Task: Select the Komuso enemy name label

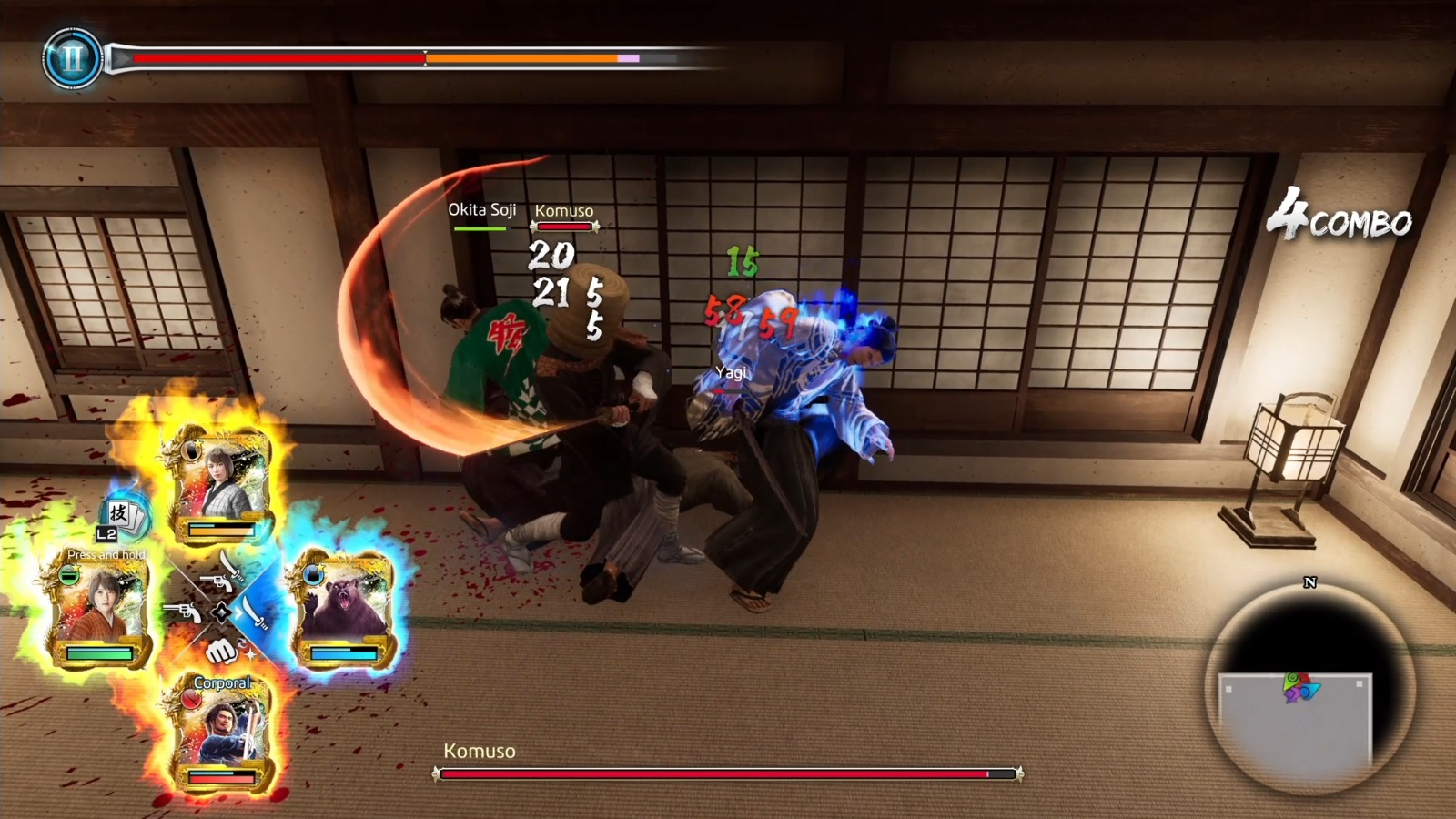Action: (x=563, y=211)
